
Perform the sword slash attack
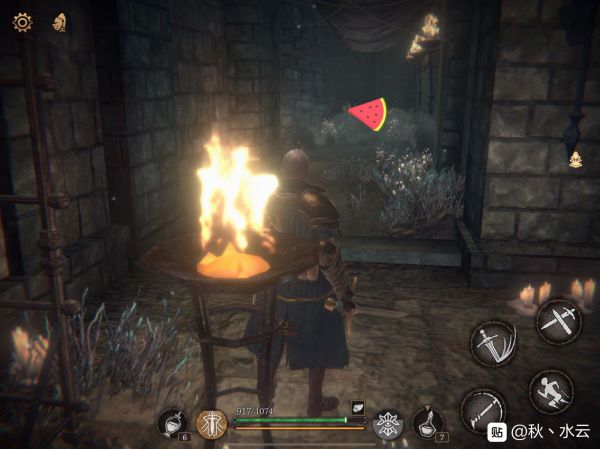tap(494, 343)
